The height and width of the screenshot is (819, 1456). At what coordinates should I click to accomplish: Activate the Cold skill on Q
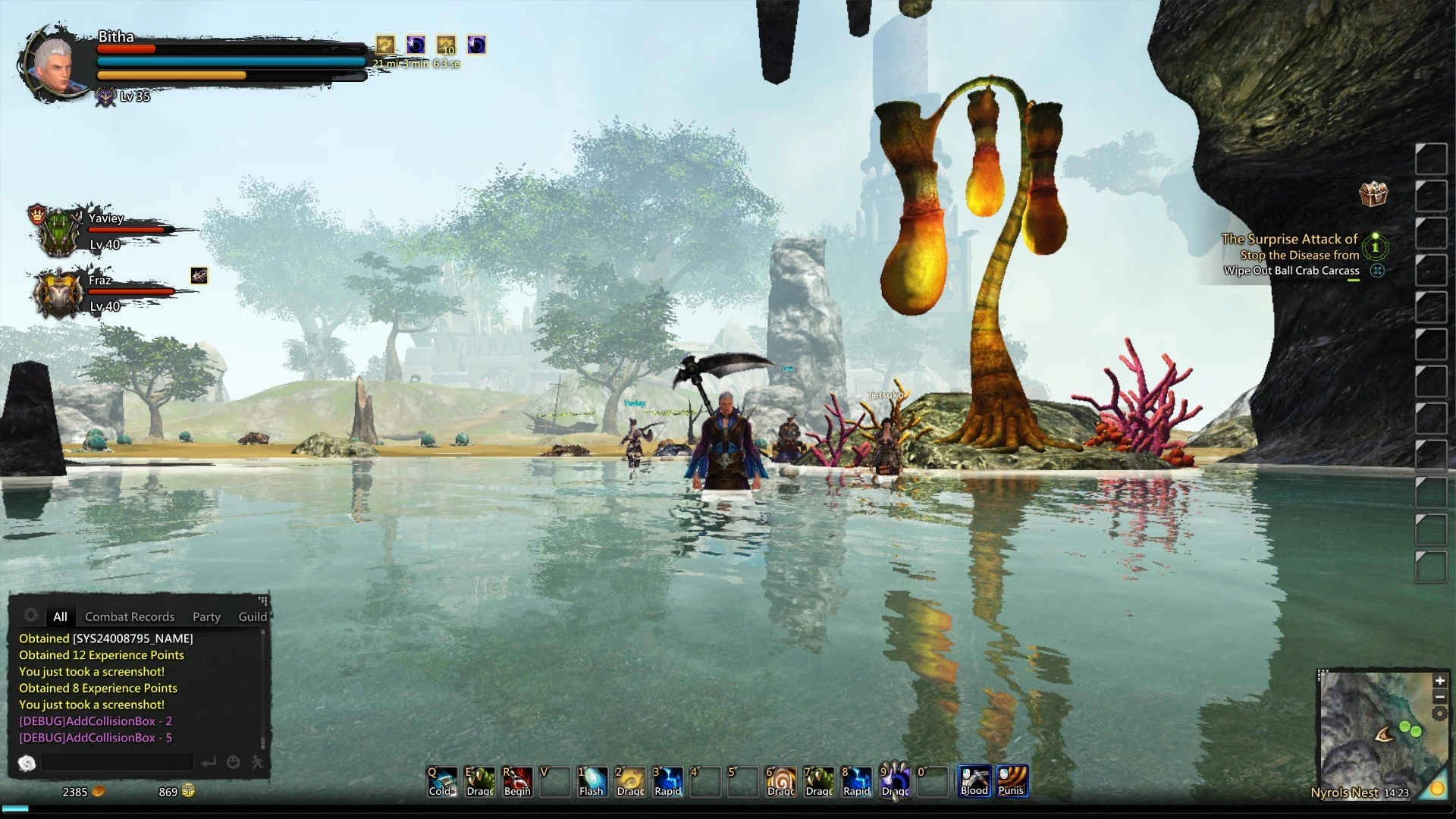(441, 781)
